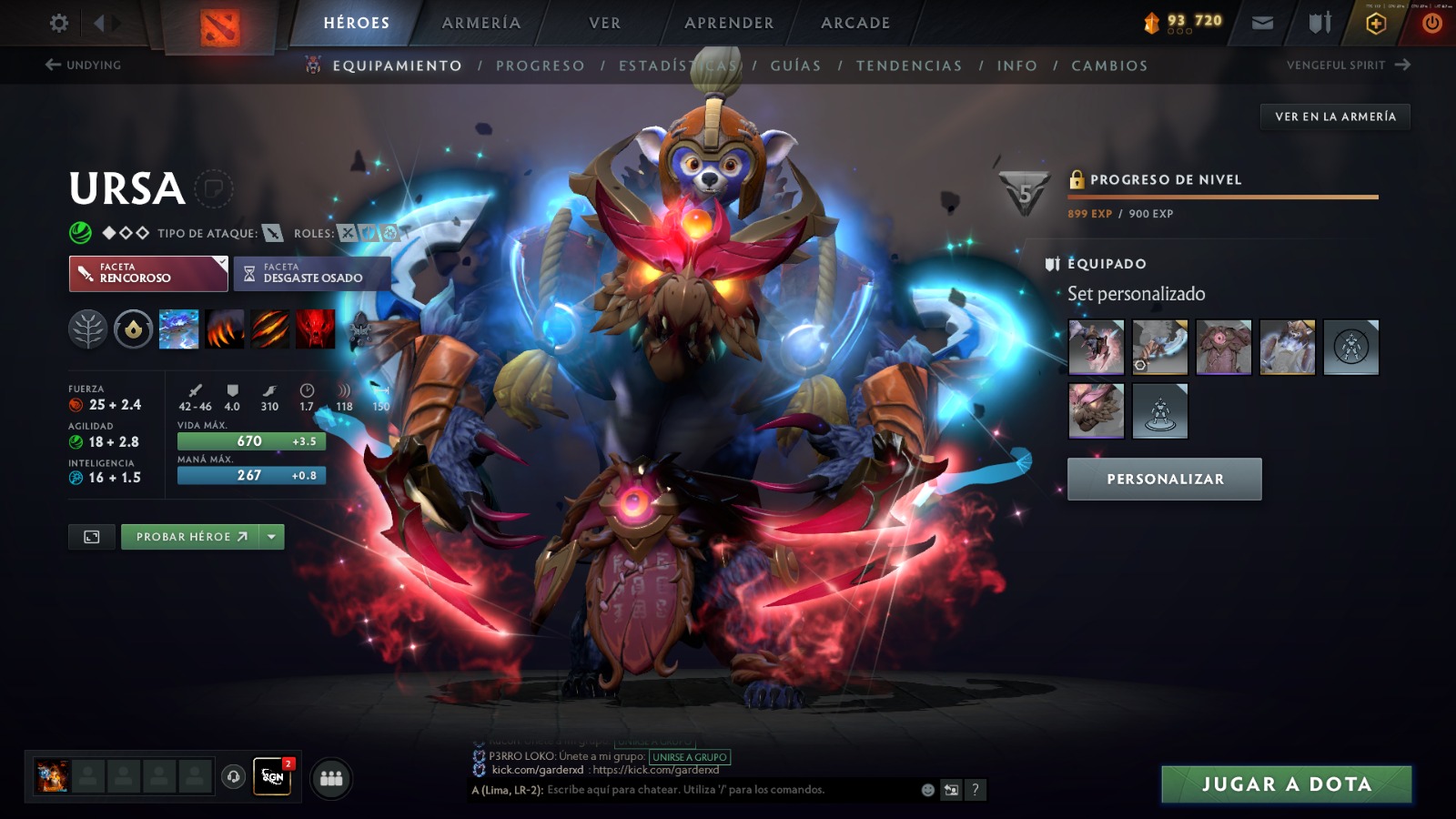
Task: Open the Guías section
Action: click(x=795, y=66)
